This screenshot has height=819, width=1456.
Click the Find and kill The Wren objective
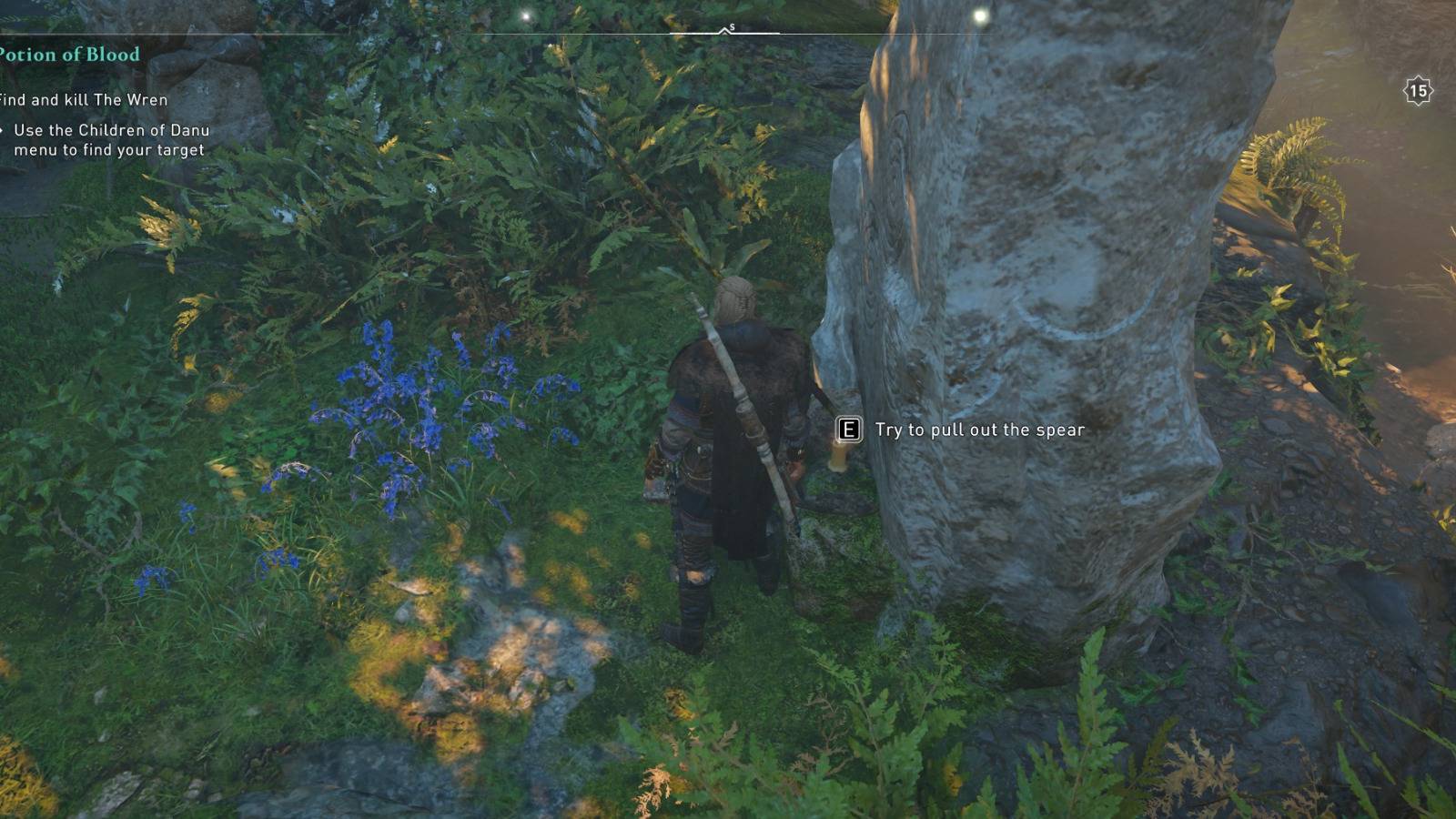click(80, 101)
